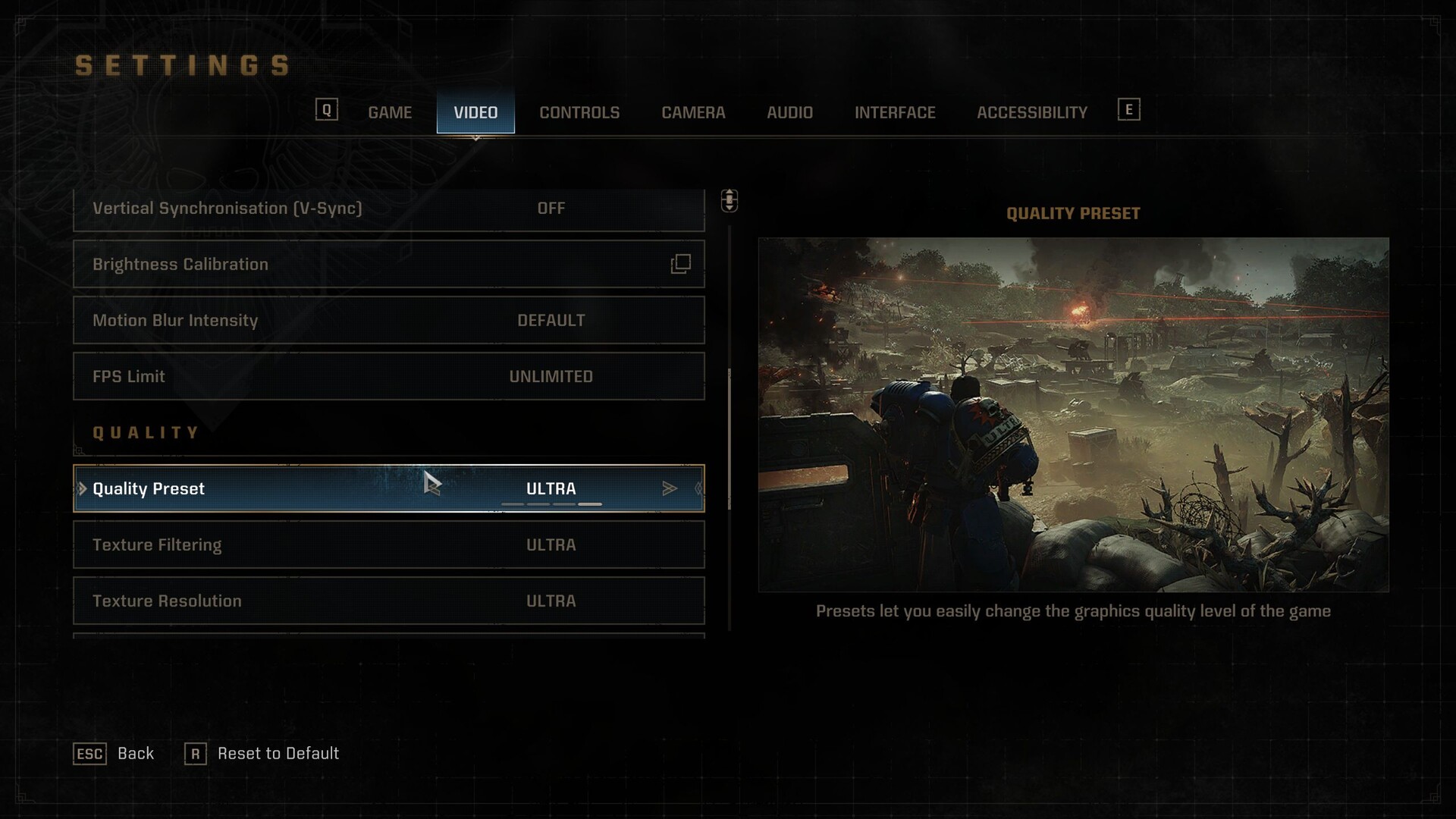Click the settings list scrollbar
The width and height of the screenshot is (1456, 819).
pyautogui.click(x=730, y=438)
